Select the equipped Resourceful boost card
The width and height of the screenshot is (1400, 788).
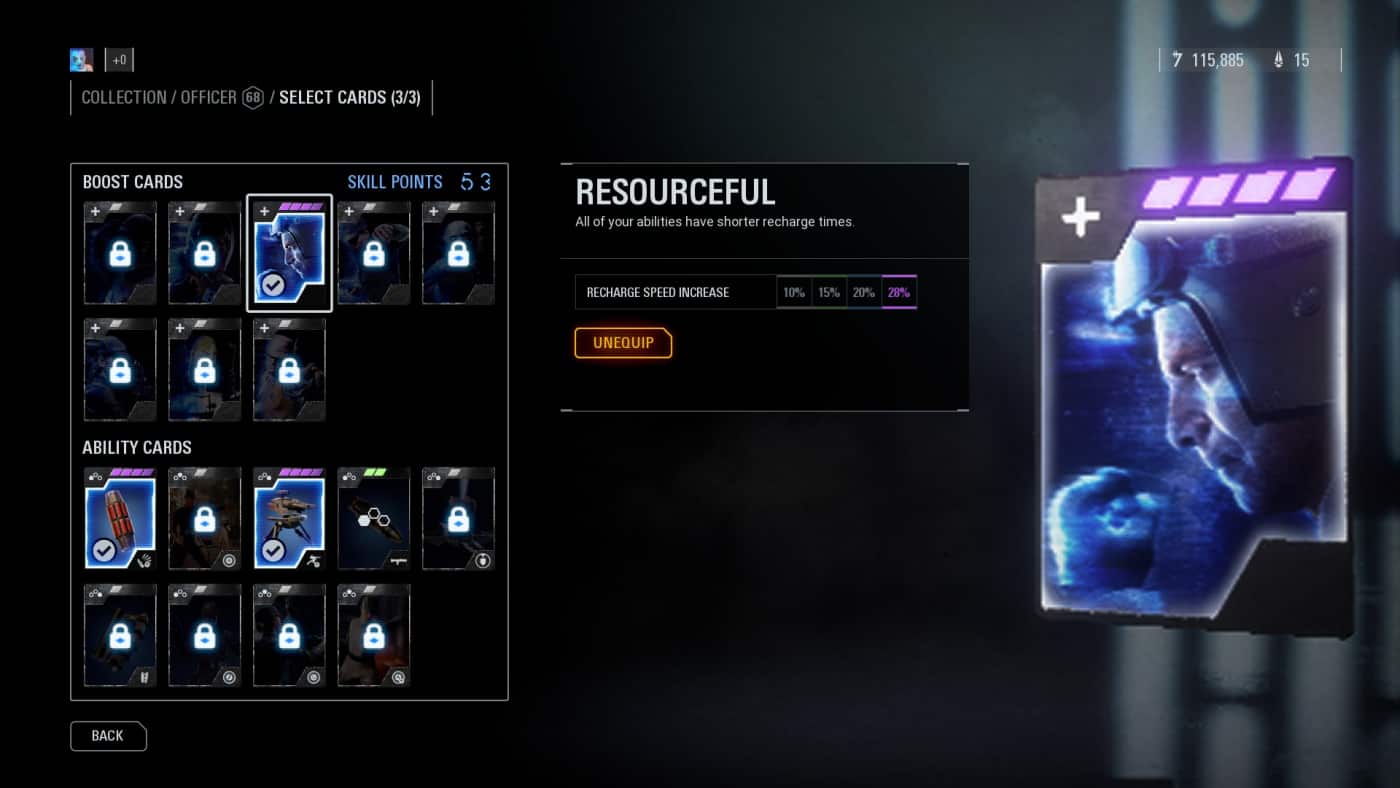289,253
